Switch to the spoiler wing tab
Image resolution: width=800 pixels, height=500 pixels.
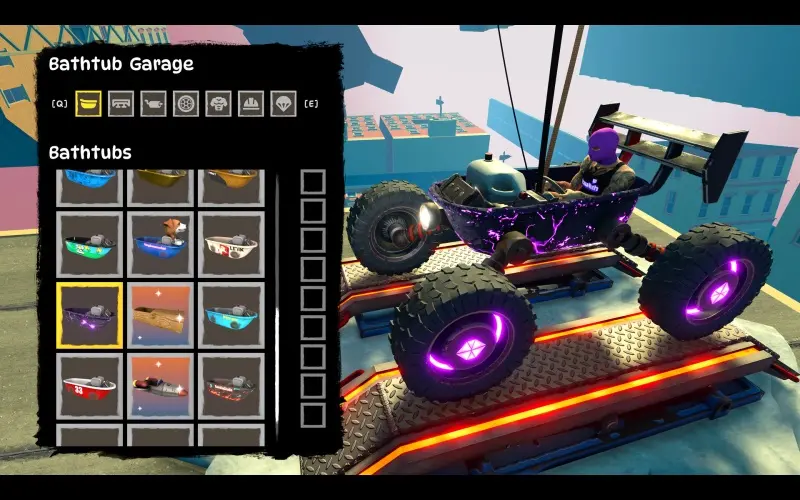[x=122, y=103]
